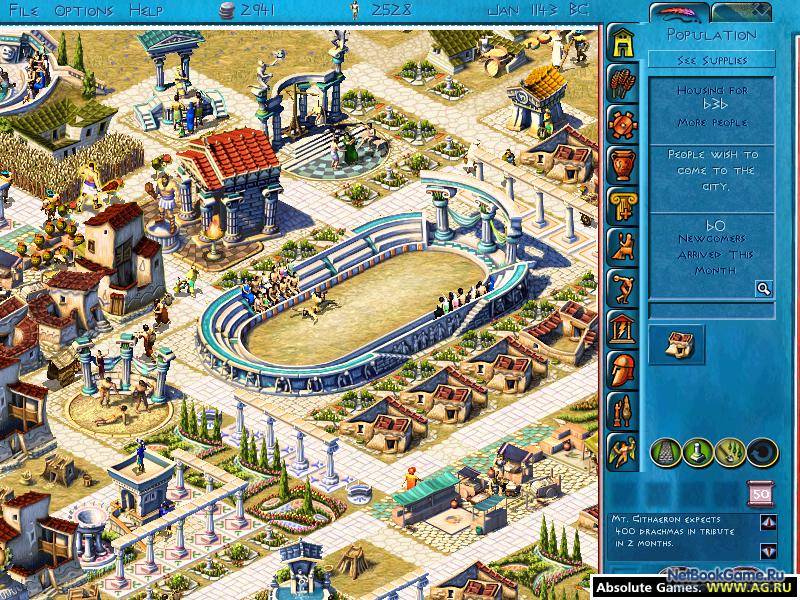
Task: Select the Population housing tab icon
Action: pyautogui.click(x=623, y=41)
